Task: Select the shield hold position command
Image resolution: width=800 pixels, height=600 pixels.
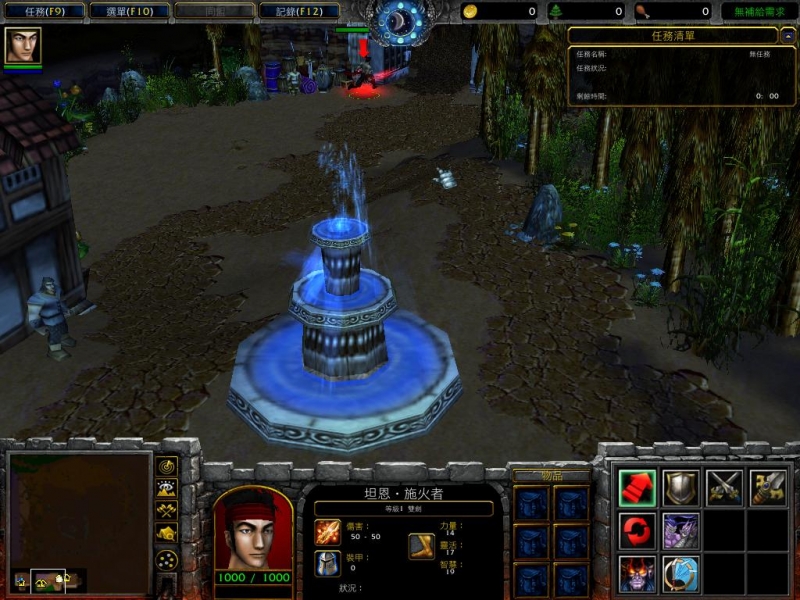Action: point(681,487)
